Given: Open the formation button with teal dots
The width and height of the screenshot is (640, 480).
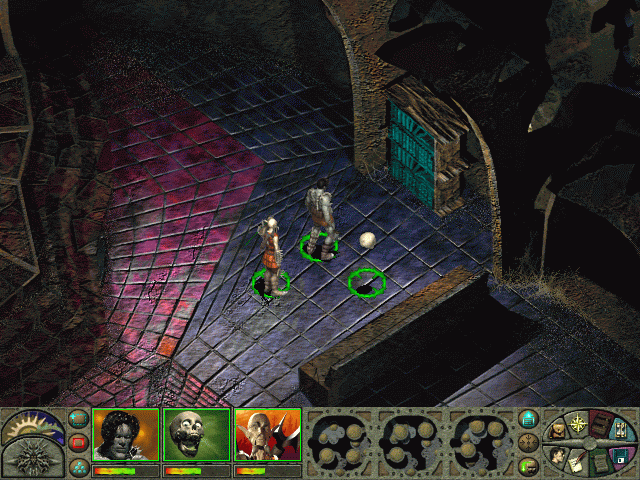Looking at the screenshot, I should [x=78, y=465].
